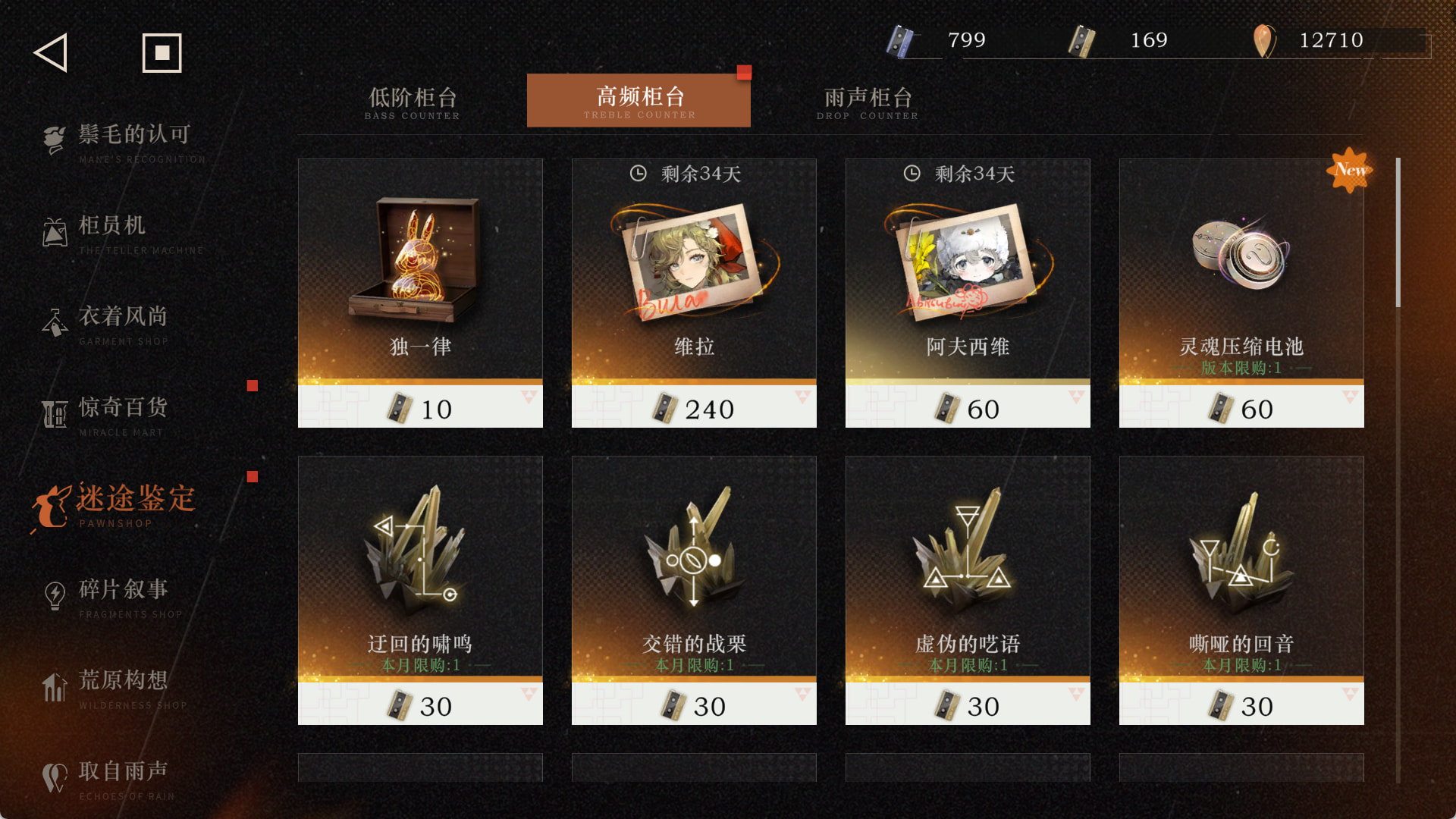1456x819 pixels.
Task: Open the 雨声柜台 Drop Counter tab
Action: pos(868,102)
